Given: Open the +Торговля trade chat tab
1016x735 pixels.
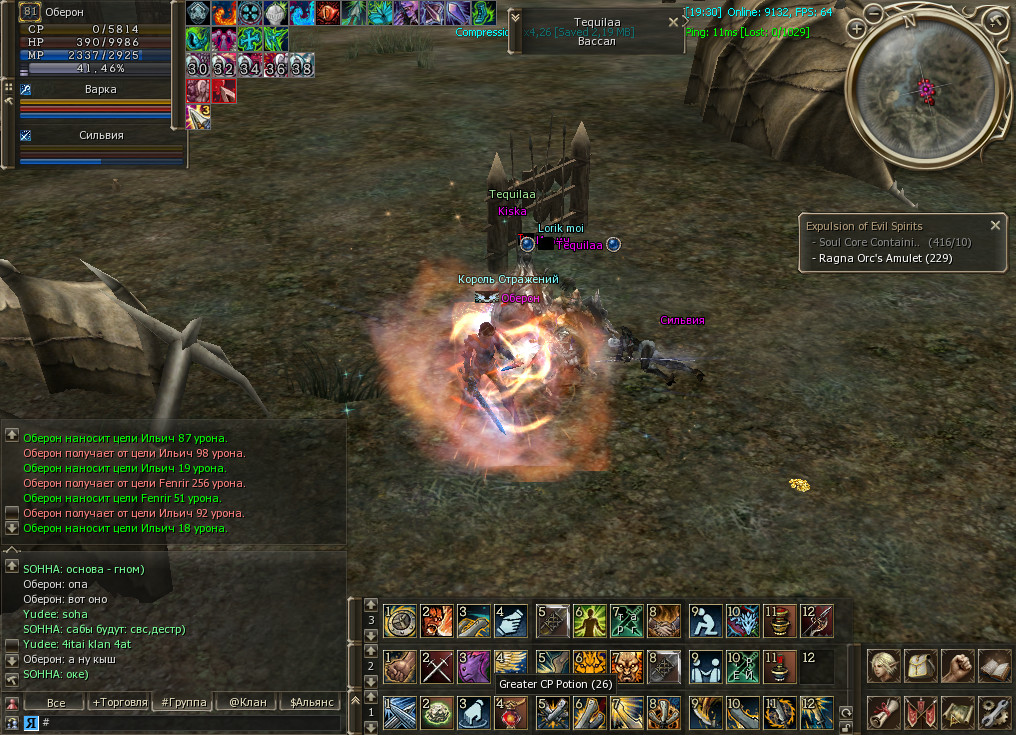Looking at the screenshot, I should 119,702.
